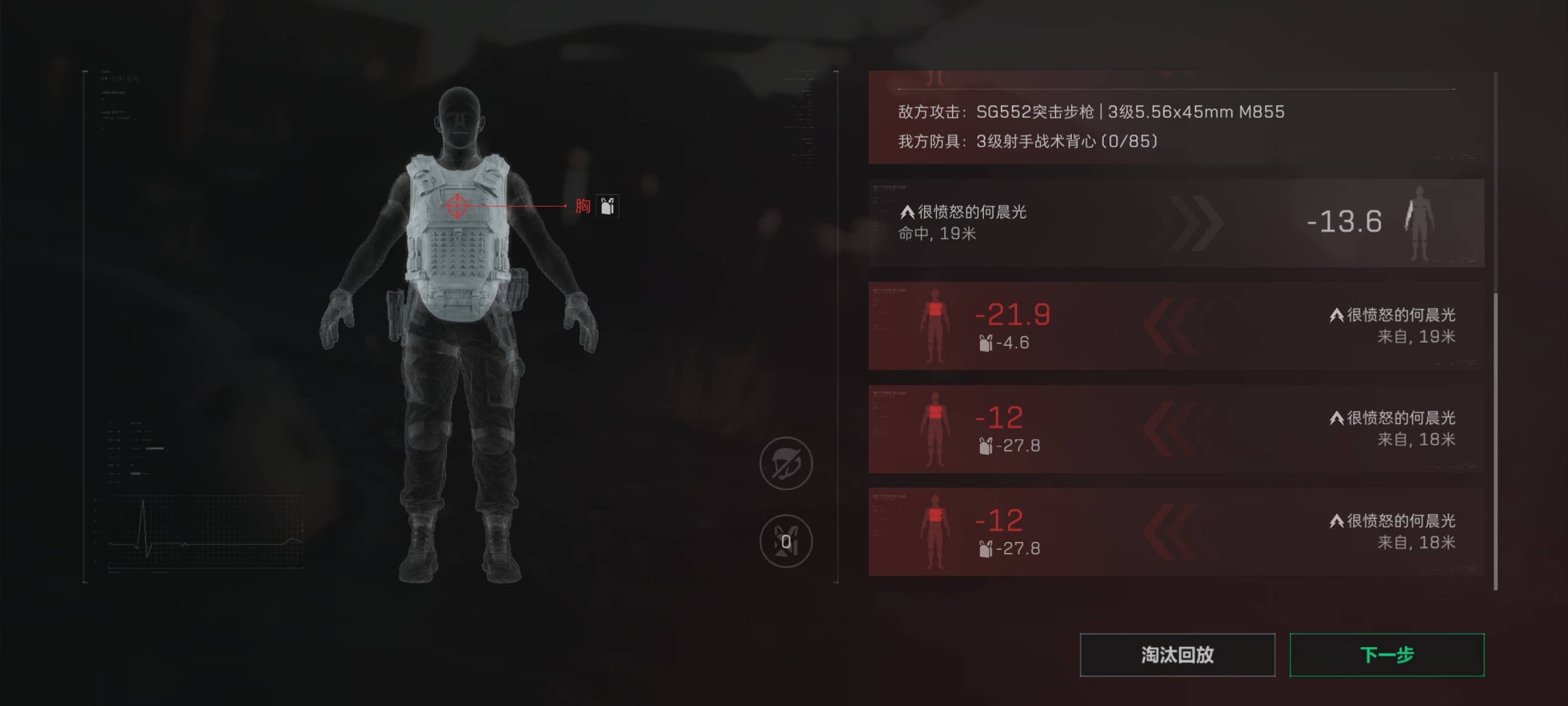1568x706 pixels.
Task: Click the 淘汰回放 replay button
Action: pyautogui.click(x=1176, y=656)
